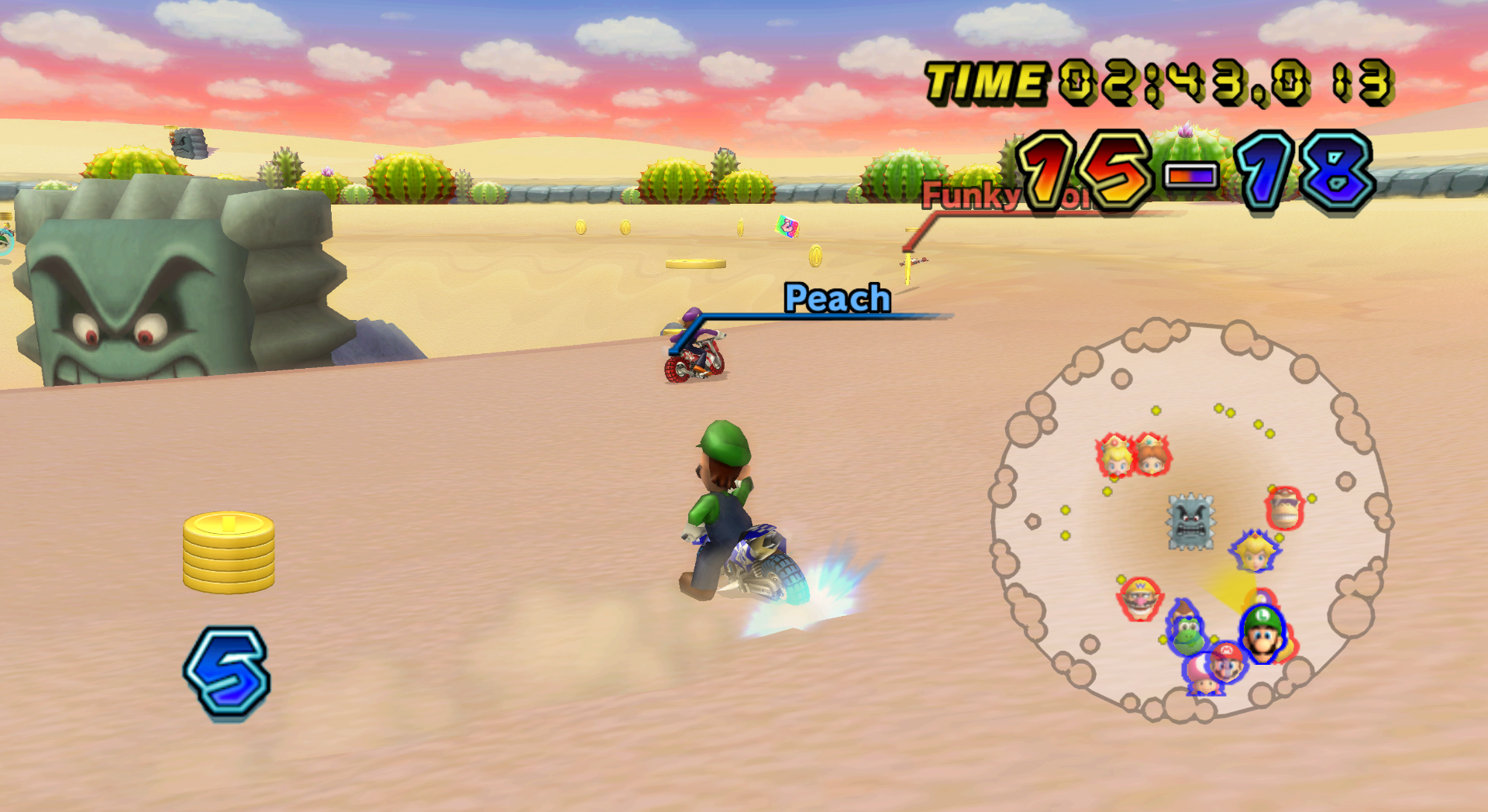Choose Funky Kong's minimap marker
The image size is (1488, 812).
pos(1285,507)
